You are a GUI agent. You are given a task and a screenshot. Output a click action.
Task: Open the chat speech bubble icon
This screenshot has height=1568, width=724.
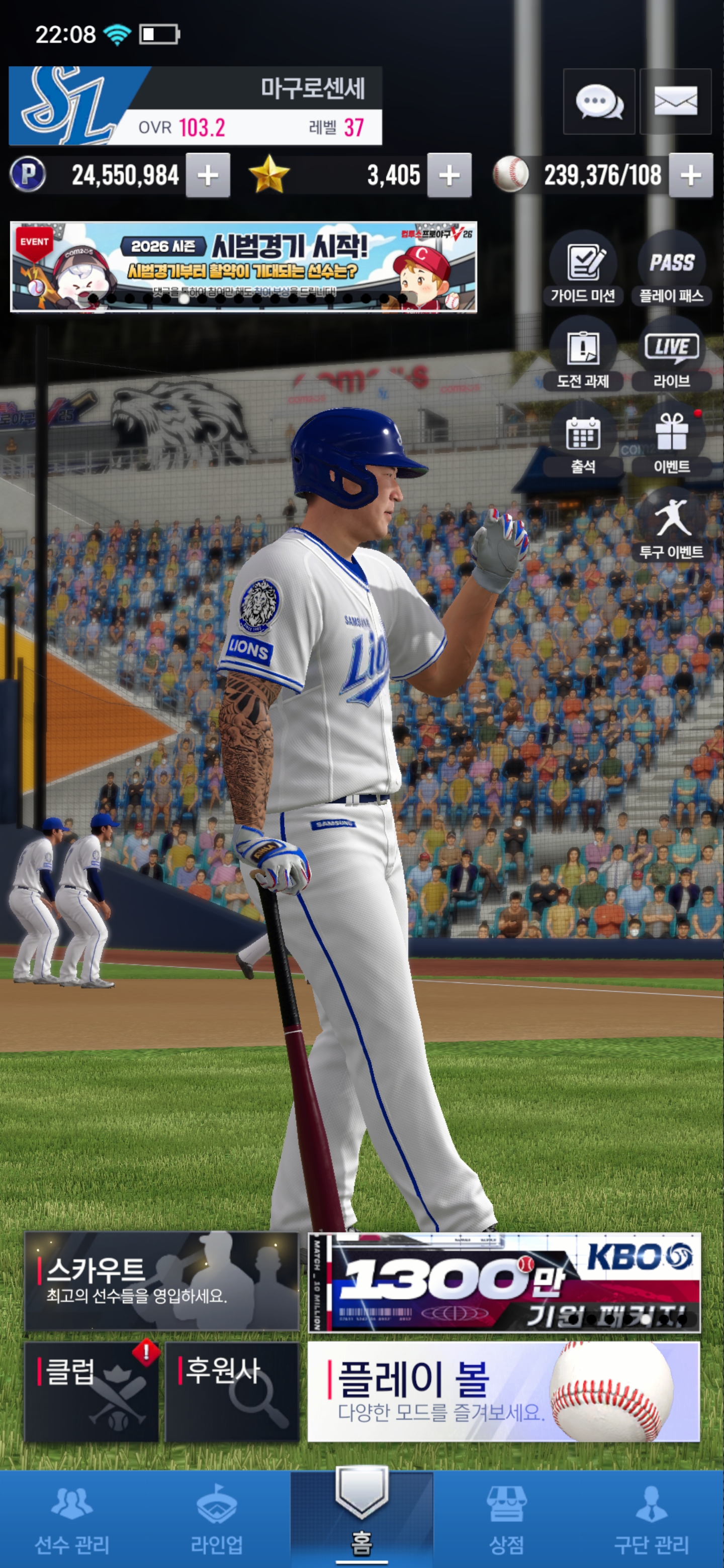599,102
